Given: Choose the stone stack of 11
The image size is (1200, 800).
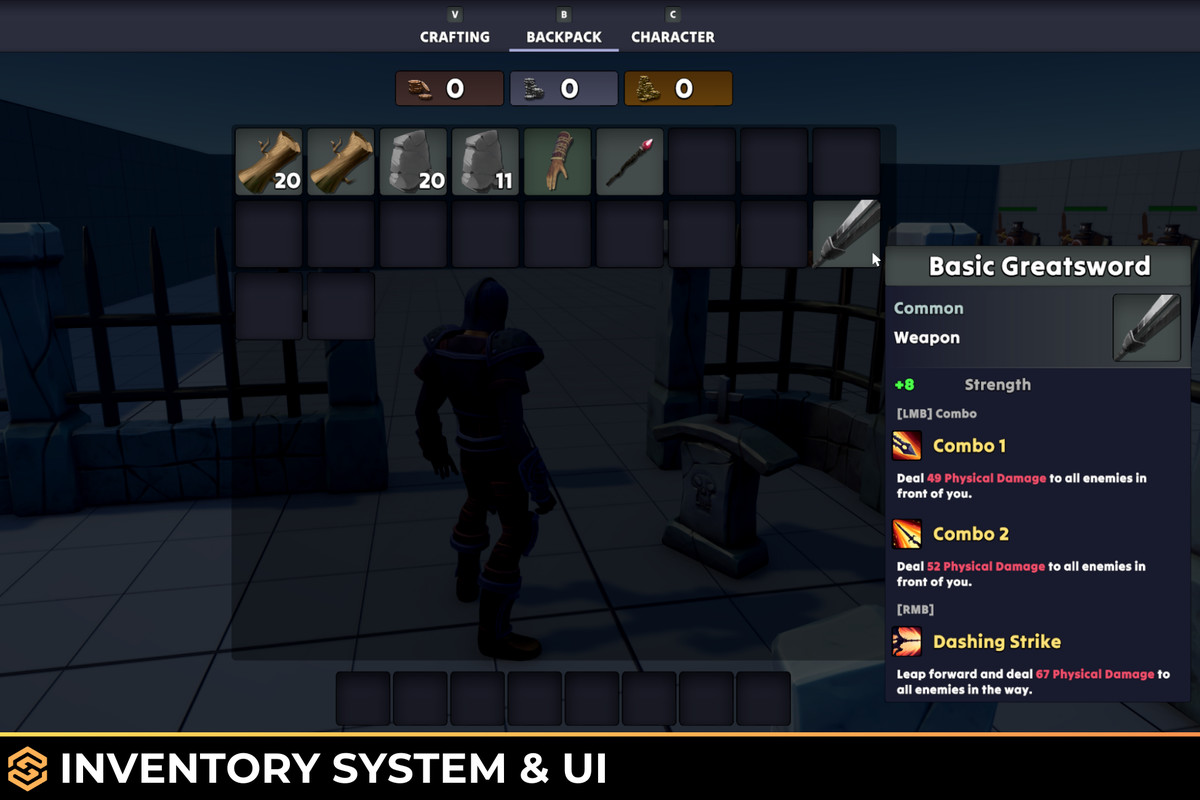Looking at the screenshot, I should 485,161.
